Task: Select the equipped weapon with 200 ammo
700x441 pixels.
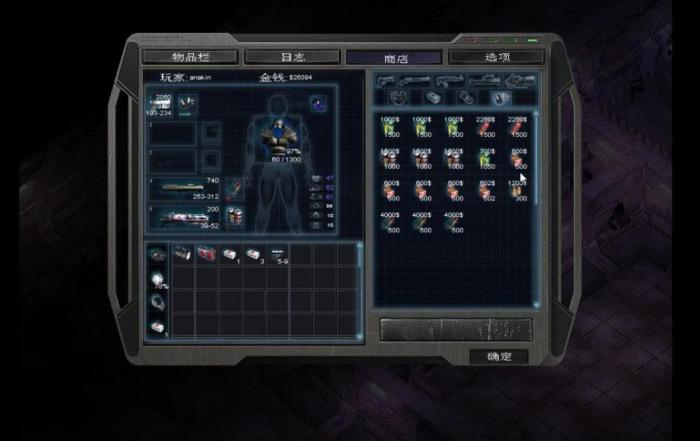Action: click(185, 217)
